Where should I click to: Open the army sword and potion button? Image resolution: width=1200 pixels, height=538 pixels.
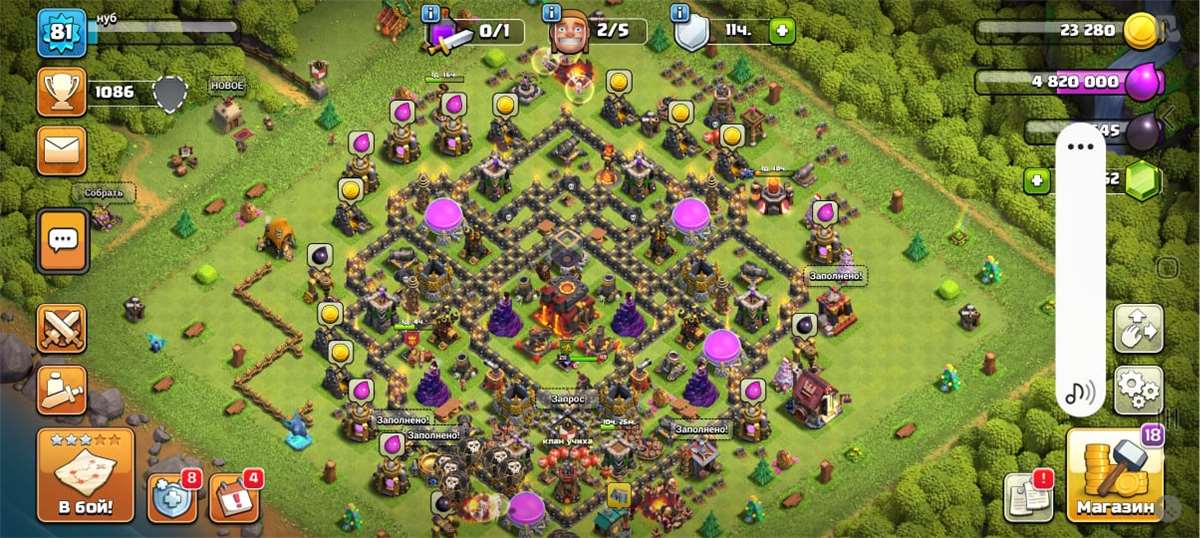coord(62,389)
